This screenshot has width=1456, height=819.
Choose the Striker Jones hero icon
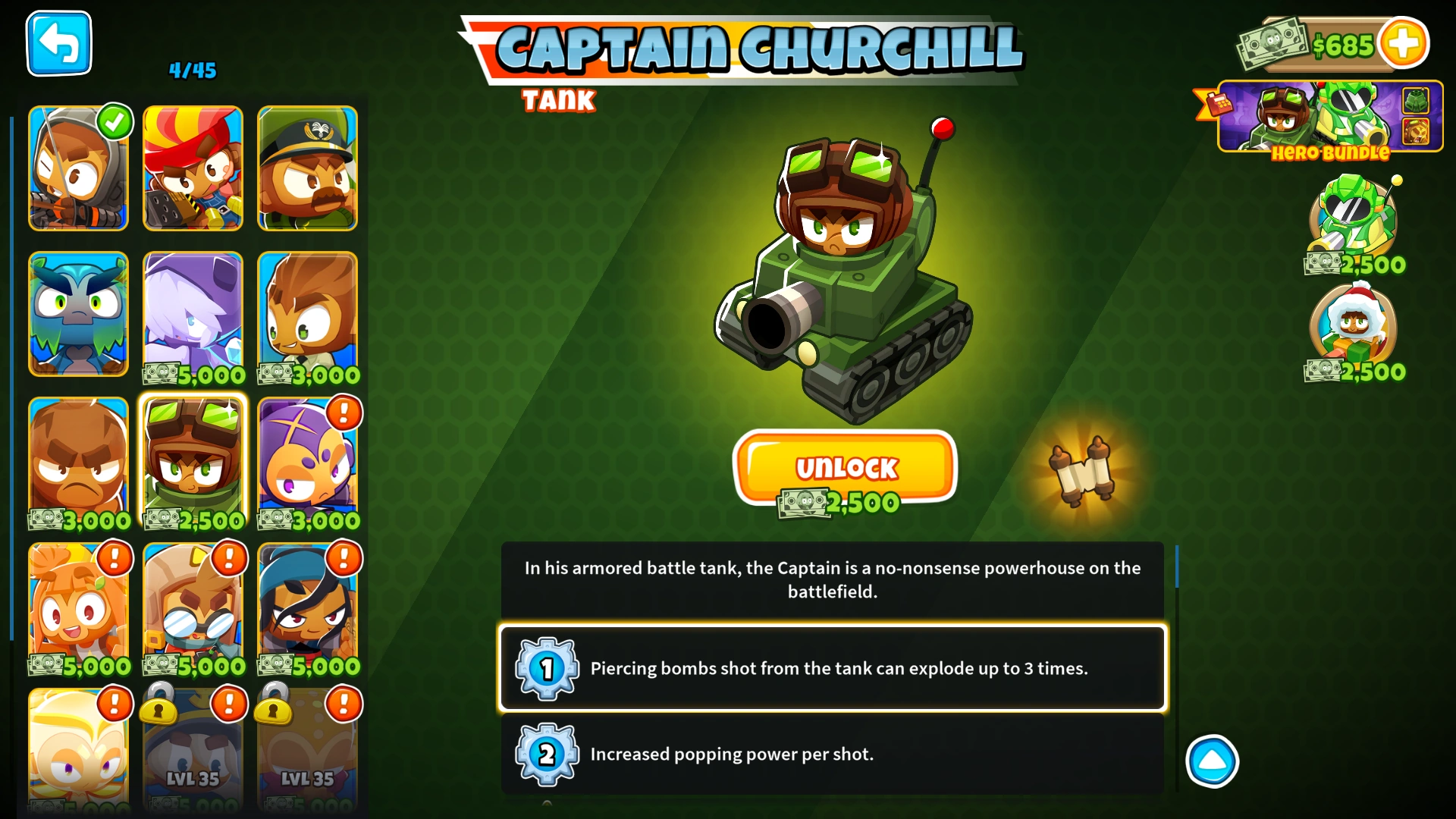coord(307,168)
